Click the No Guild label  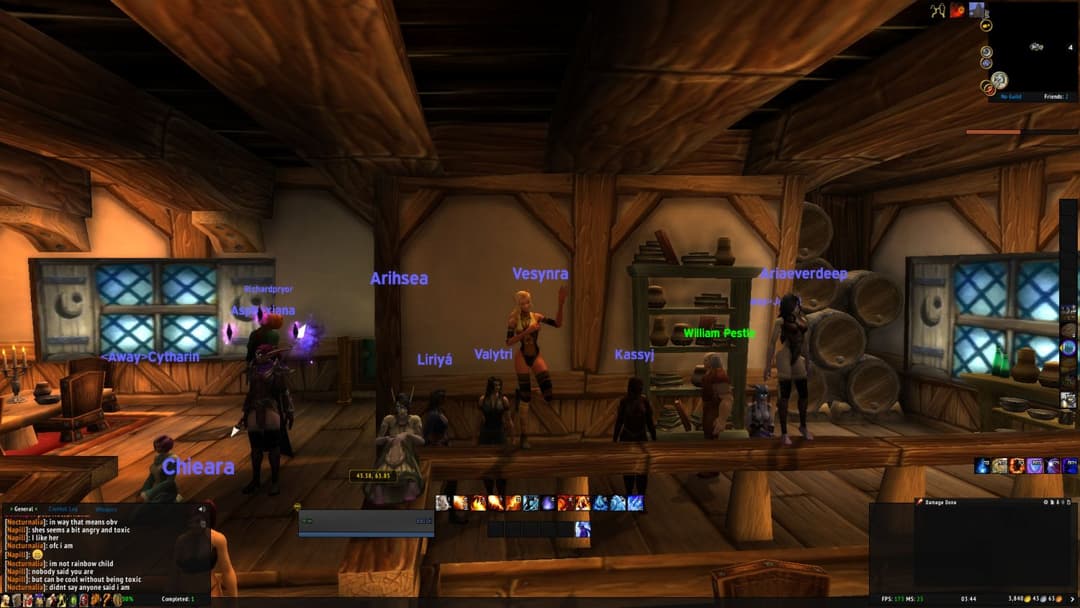1012,97
